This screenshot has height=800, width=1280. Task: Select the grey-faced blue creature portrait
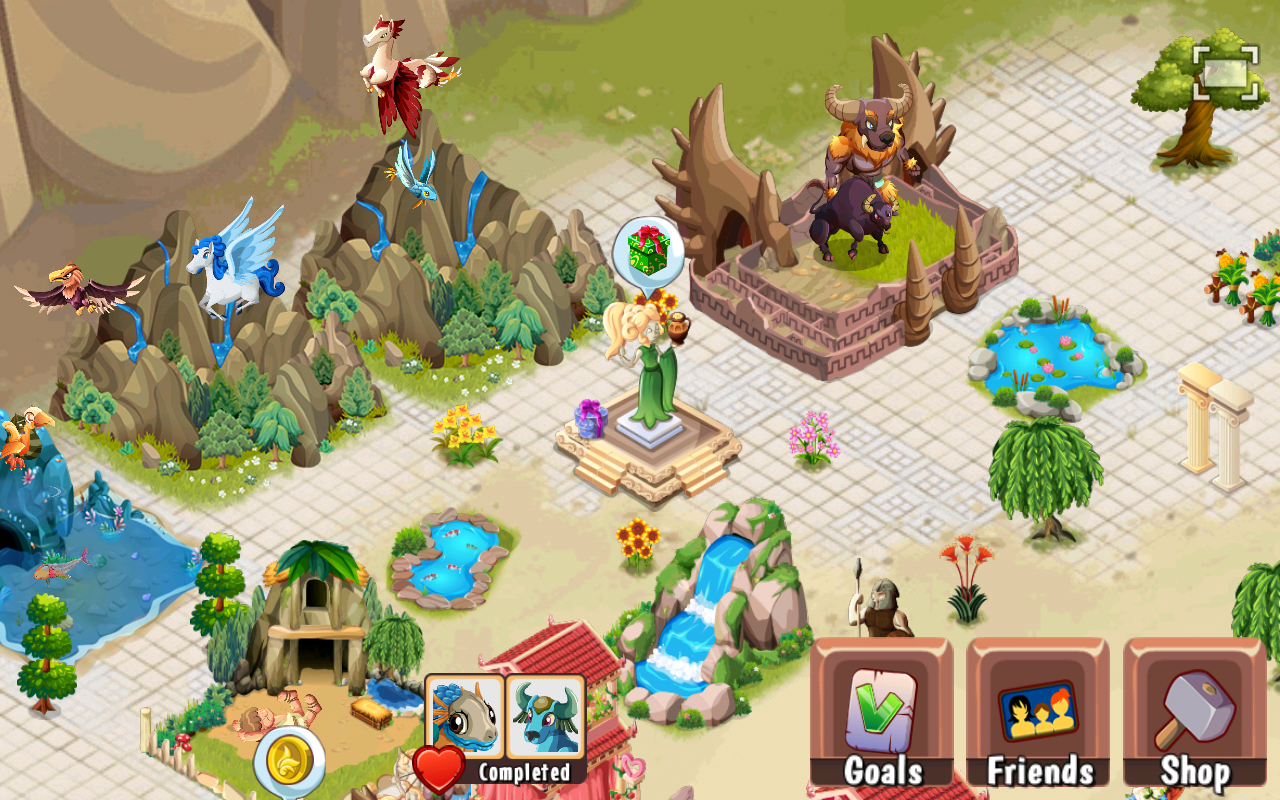coord(465,716)
